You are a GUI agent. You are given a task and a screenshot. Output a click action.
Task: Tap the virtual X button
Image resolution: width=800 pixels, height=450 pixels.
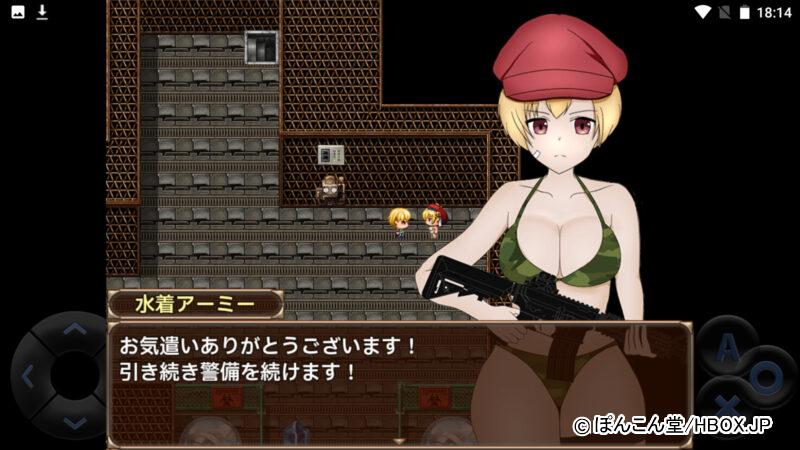point(729,404)
